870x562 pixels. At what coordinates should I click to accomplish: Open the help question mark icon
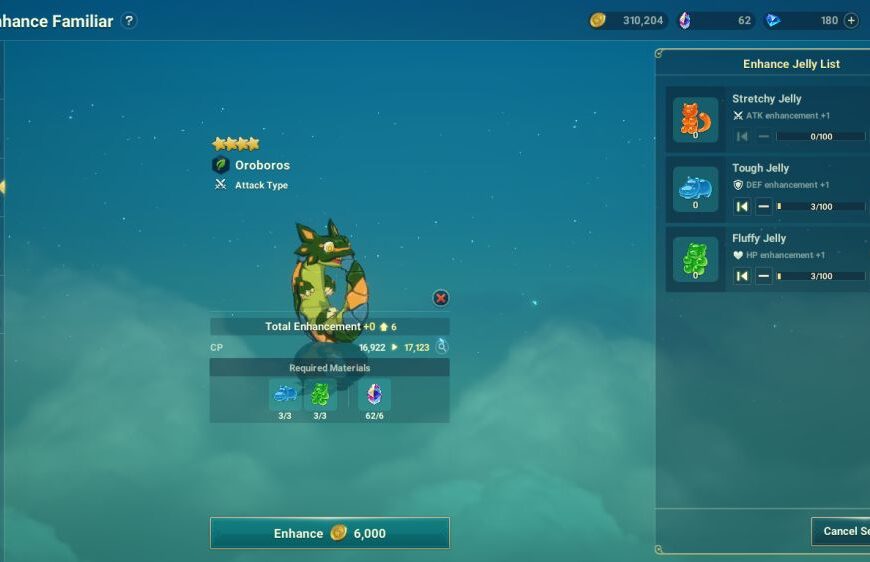[x=129, y=21]
